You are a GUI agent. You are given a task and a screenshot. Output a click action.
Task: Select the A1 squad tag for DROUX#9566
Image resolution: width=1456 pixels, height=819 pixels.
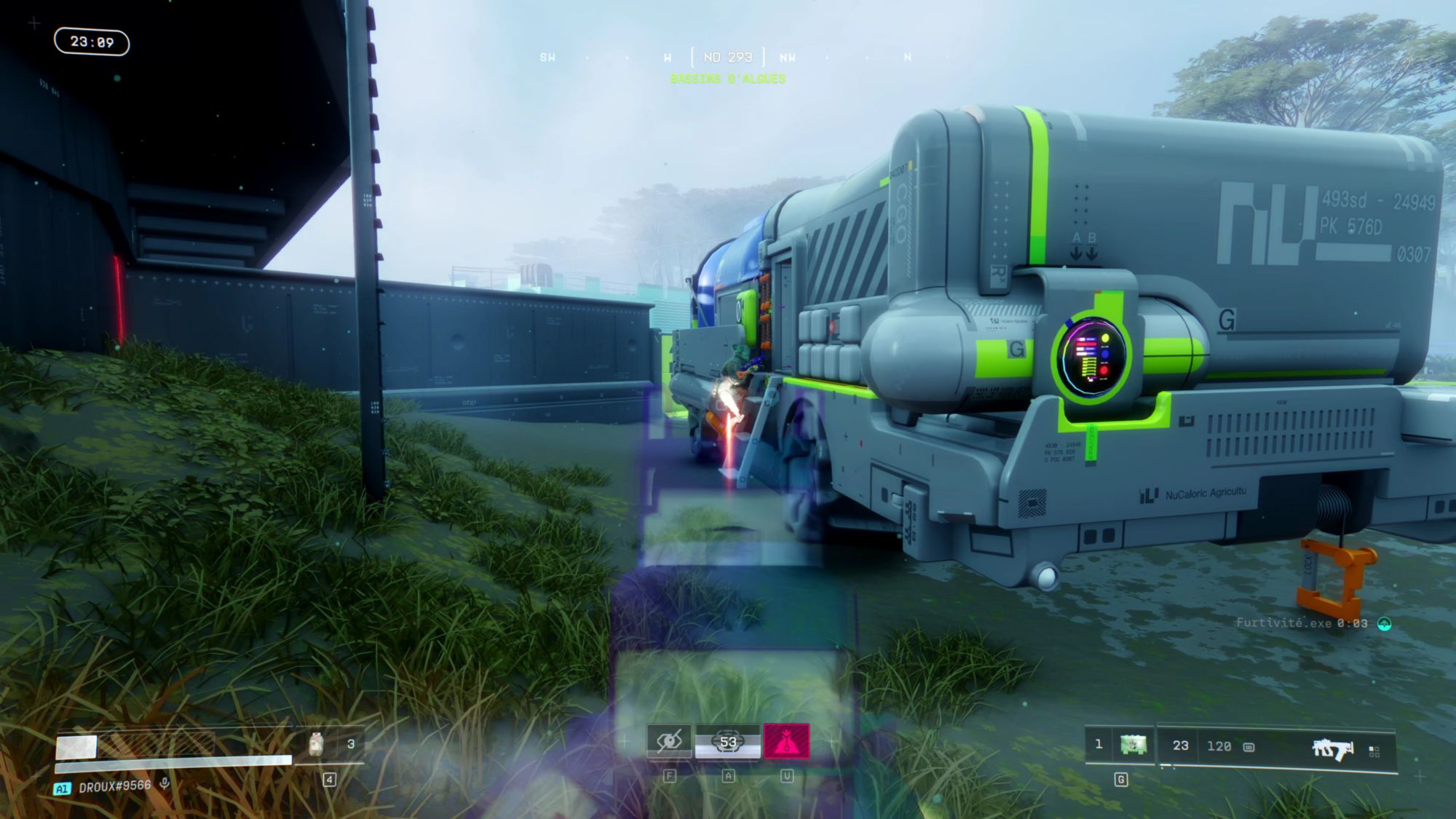click(63, 788)
